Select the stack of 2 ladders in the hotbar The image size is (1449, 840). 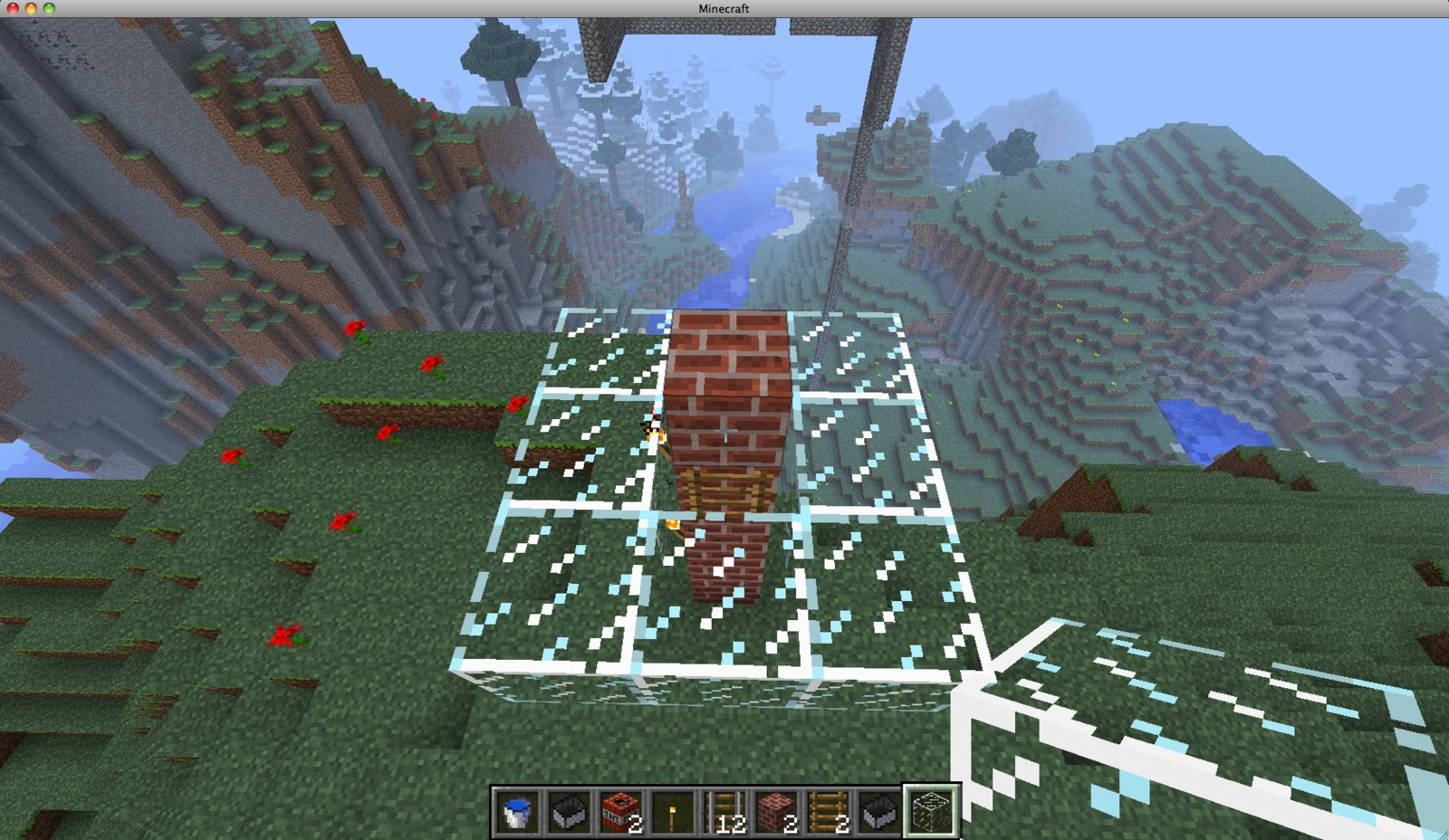[828, 812]
